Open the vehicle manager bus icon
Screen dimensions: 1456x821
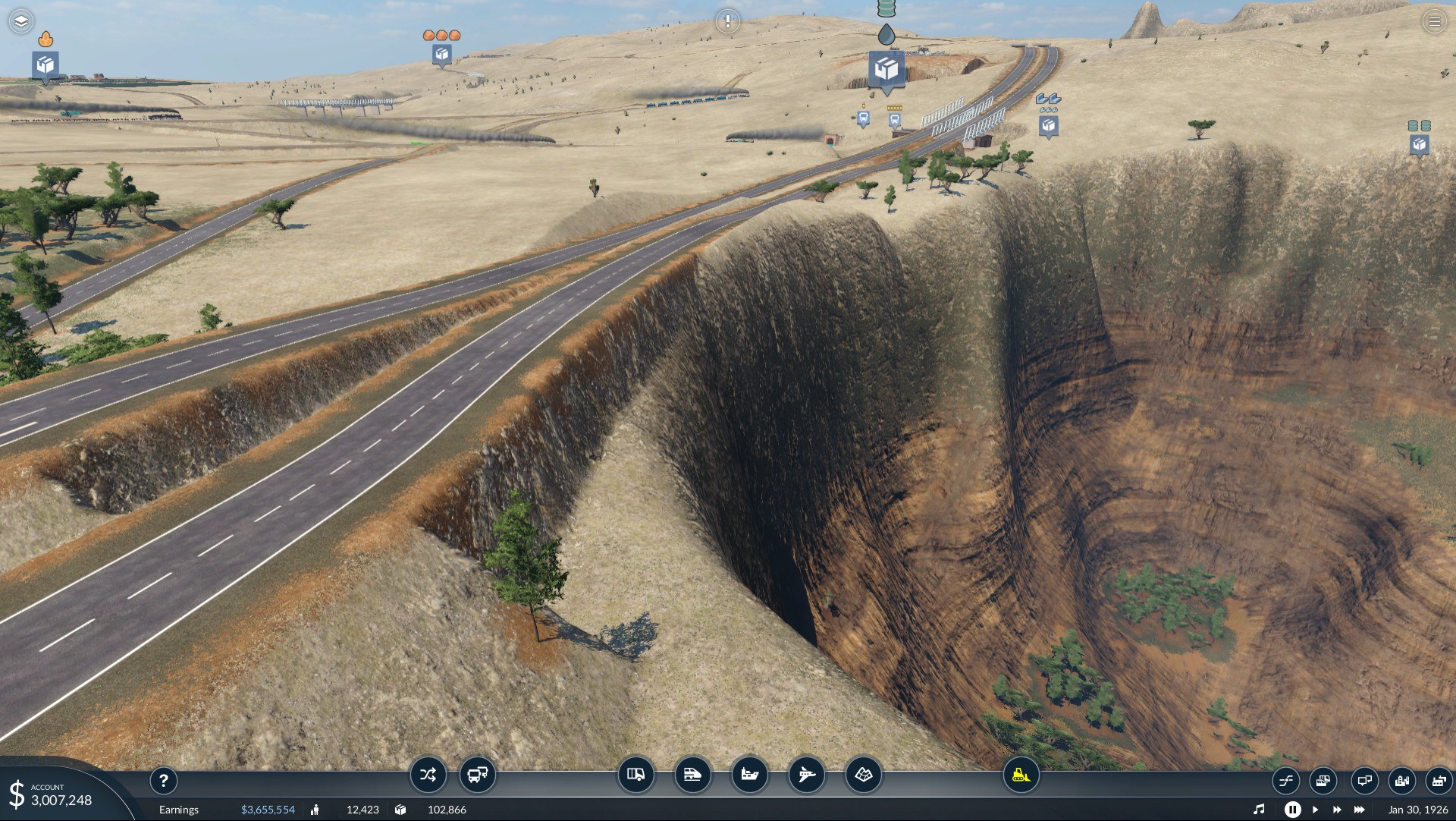(x=478, y=775)
